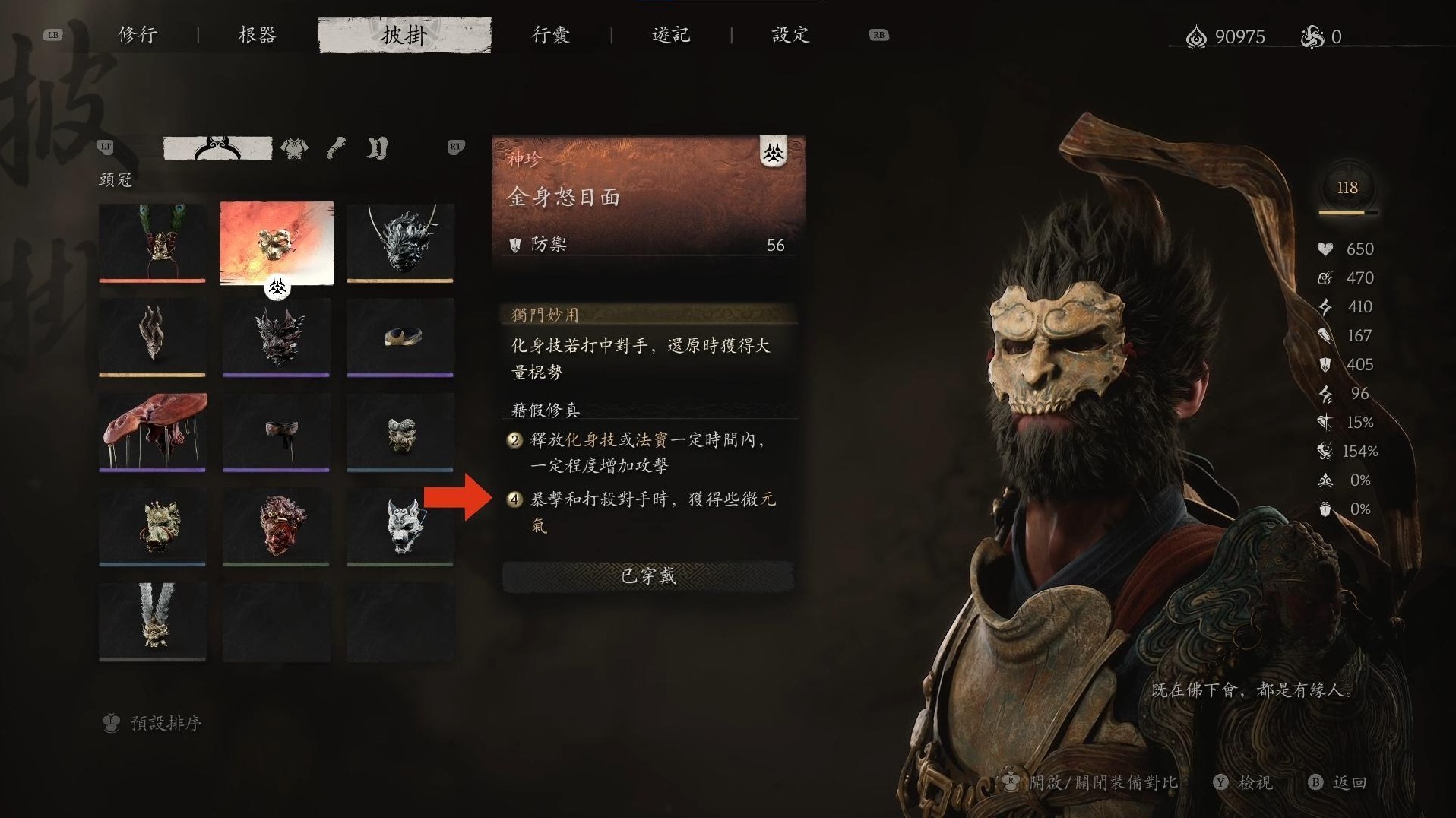Screen dimensions: 1456x818
Task: Select the white wolf mask slot
Action: (400, 526)
